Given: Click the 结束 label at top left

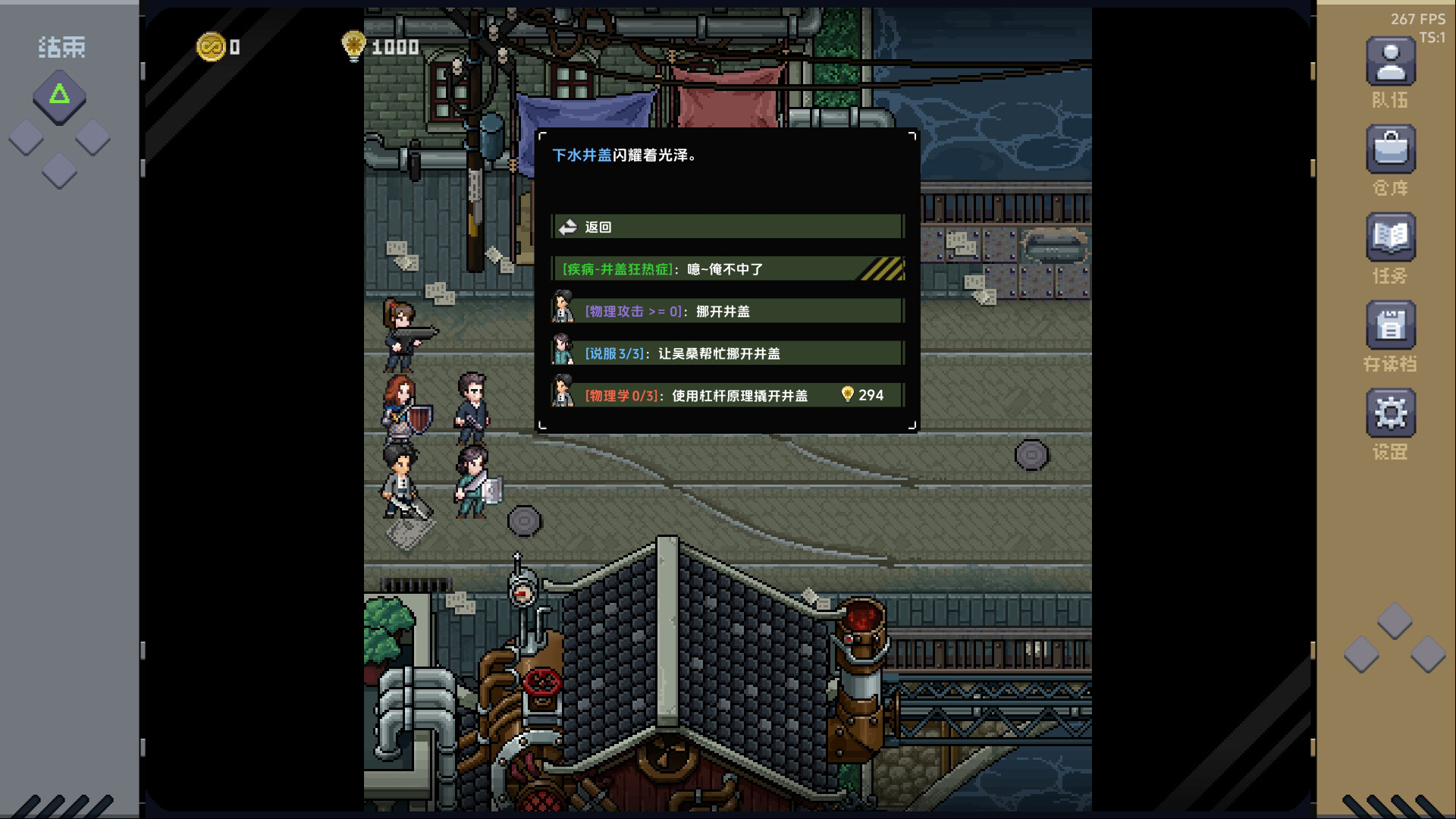Looking at the screenshot, I should coord(61,47).
